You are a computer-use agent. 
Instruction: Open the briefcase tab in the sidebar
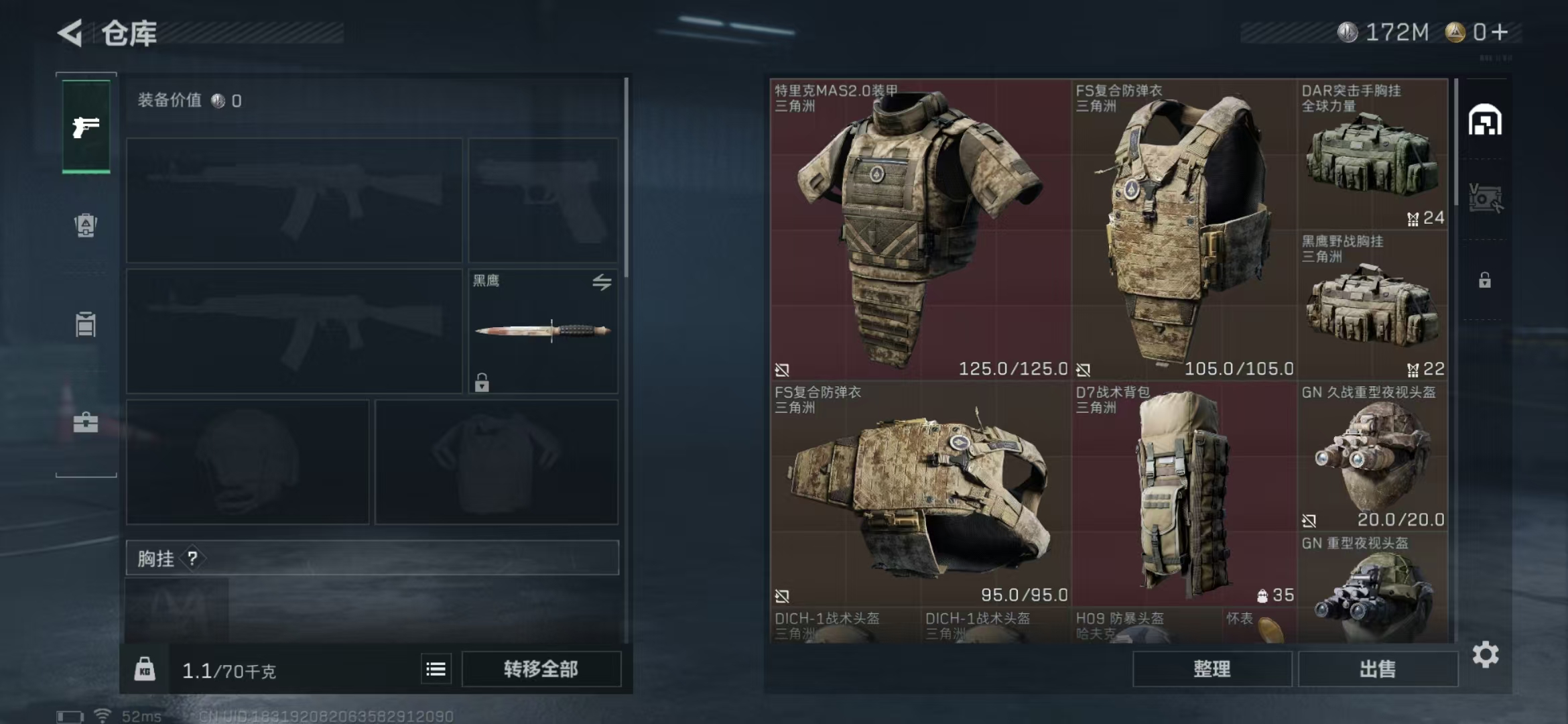click(x=86, y=422)
